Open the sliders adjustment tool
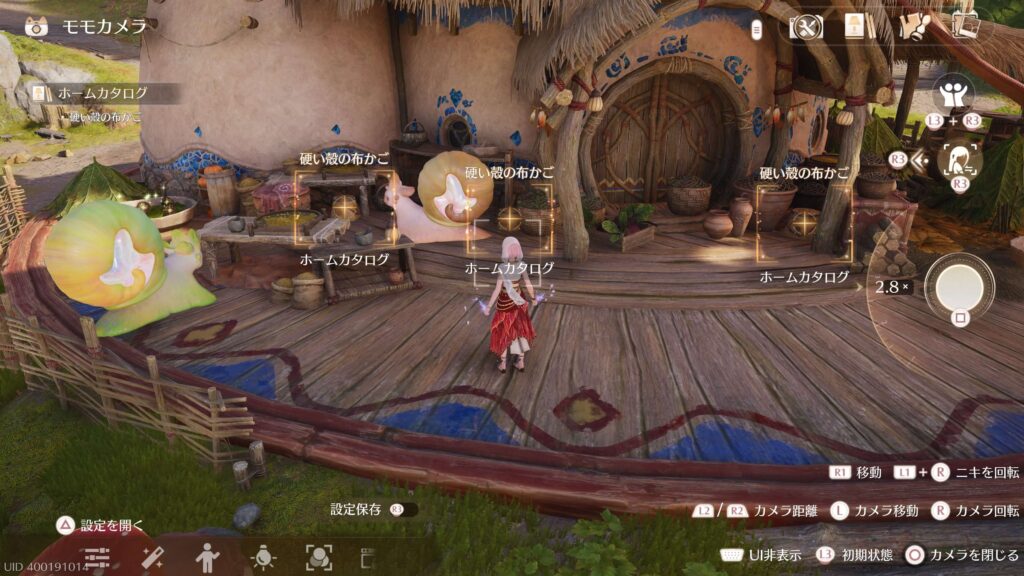 [x=97, y=557]
